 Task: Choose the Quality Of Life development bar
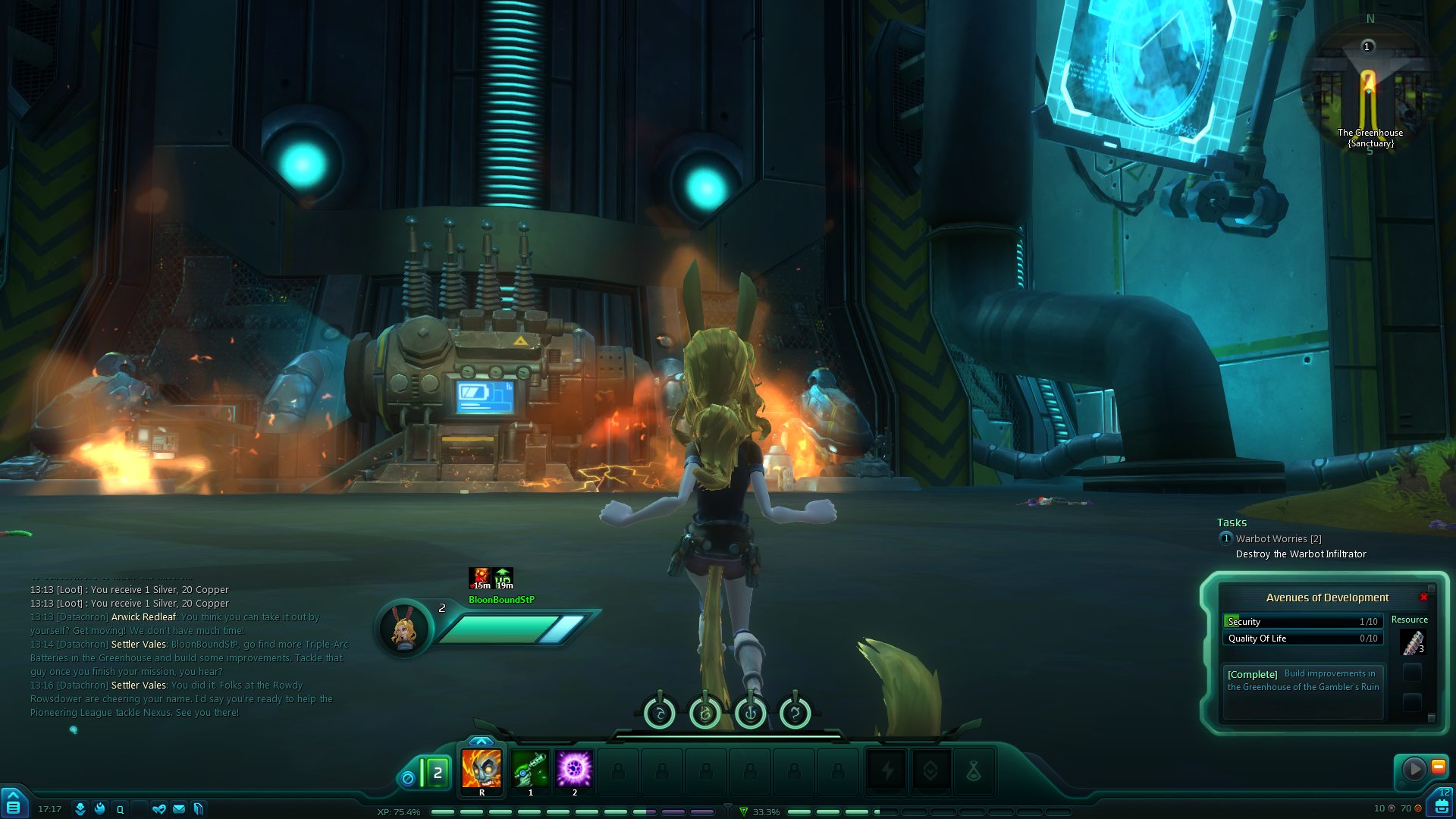tap(1302, 639)
